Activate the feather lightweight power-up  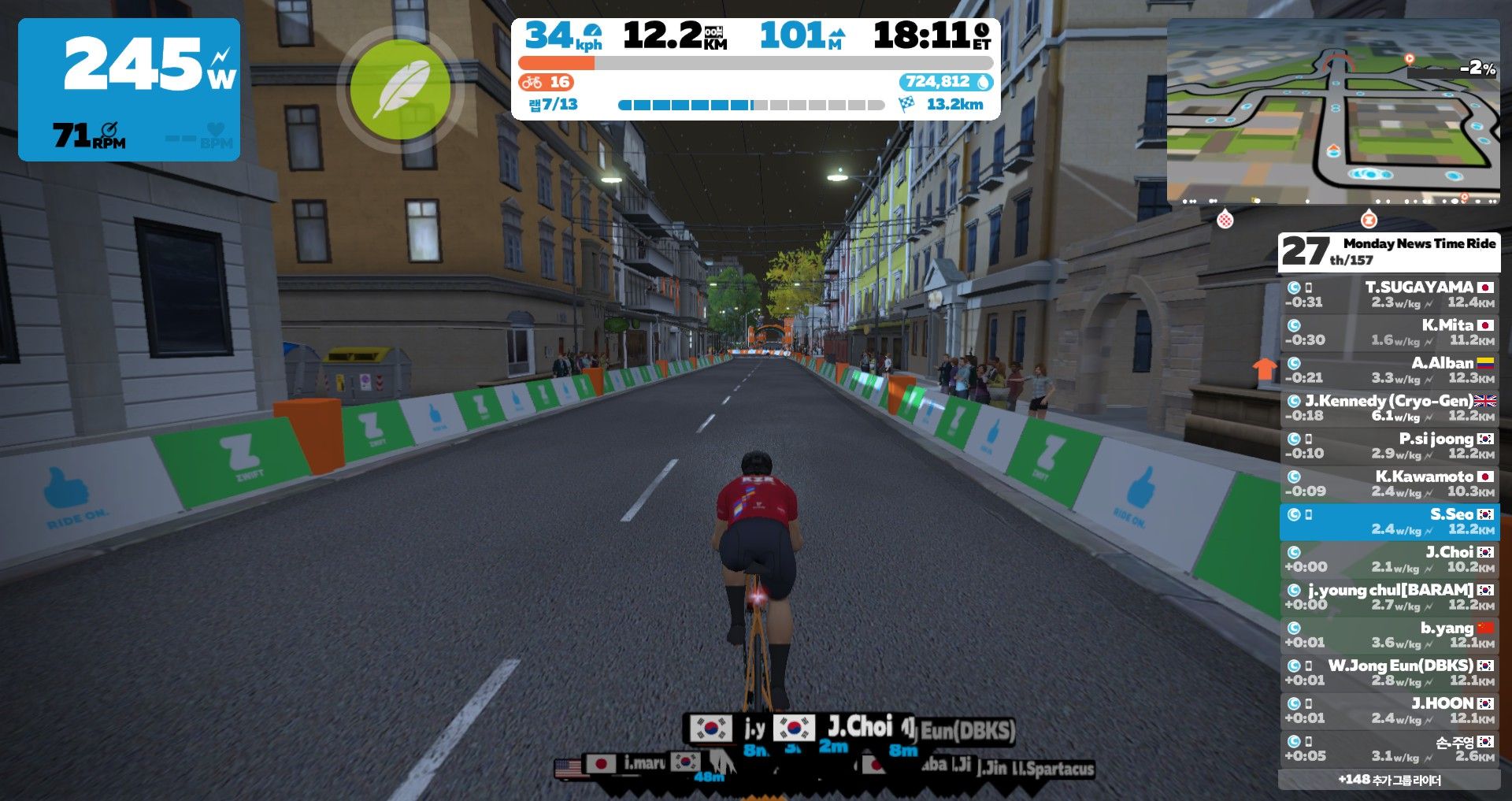[x=400, y=91]
